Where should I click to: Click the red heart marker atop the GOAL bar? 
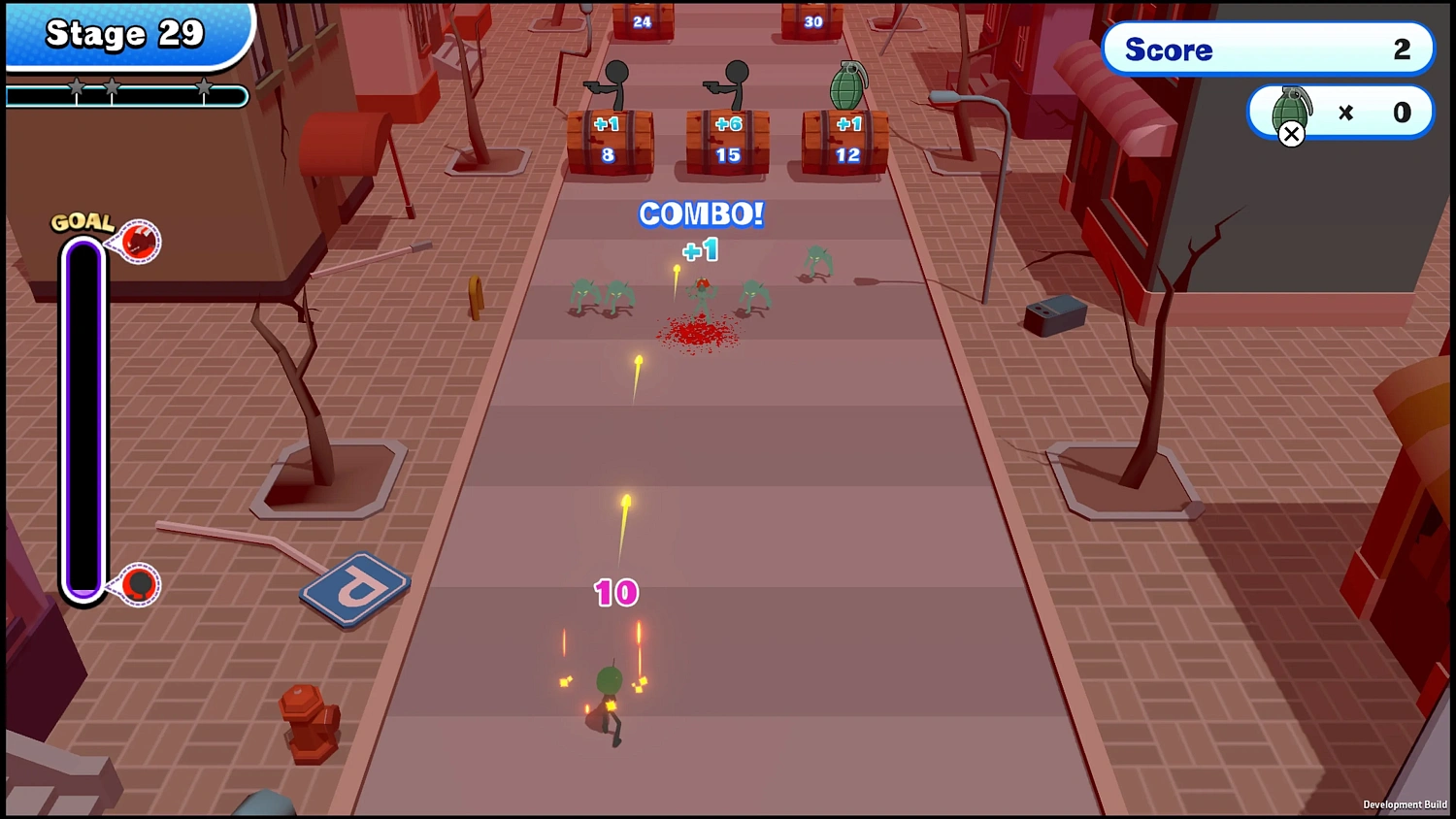pyautogui.click(x=140, y=242)
